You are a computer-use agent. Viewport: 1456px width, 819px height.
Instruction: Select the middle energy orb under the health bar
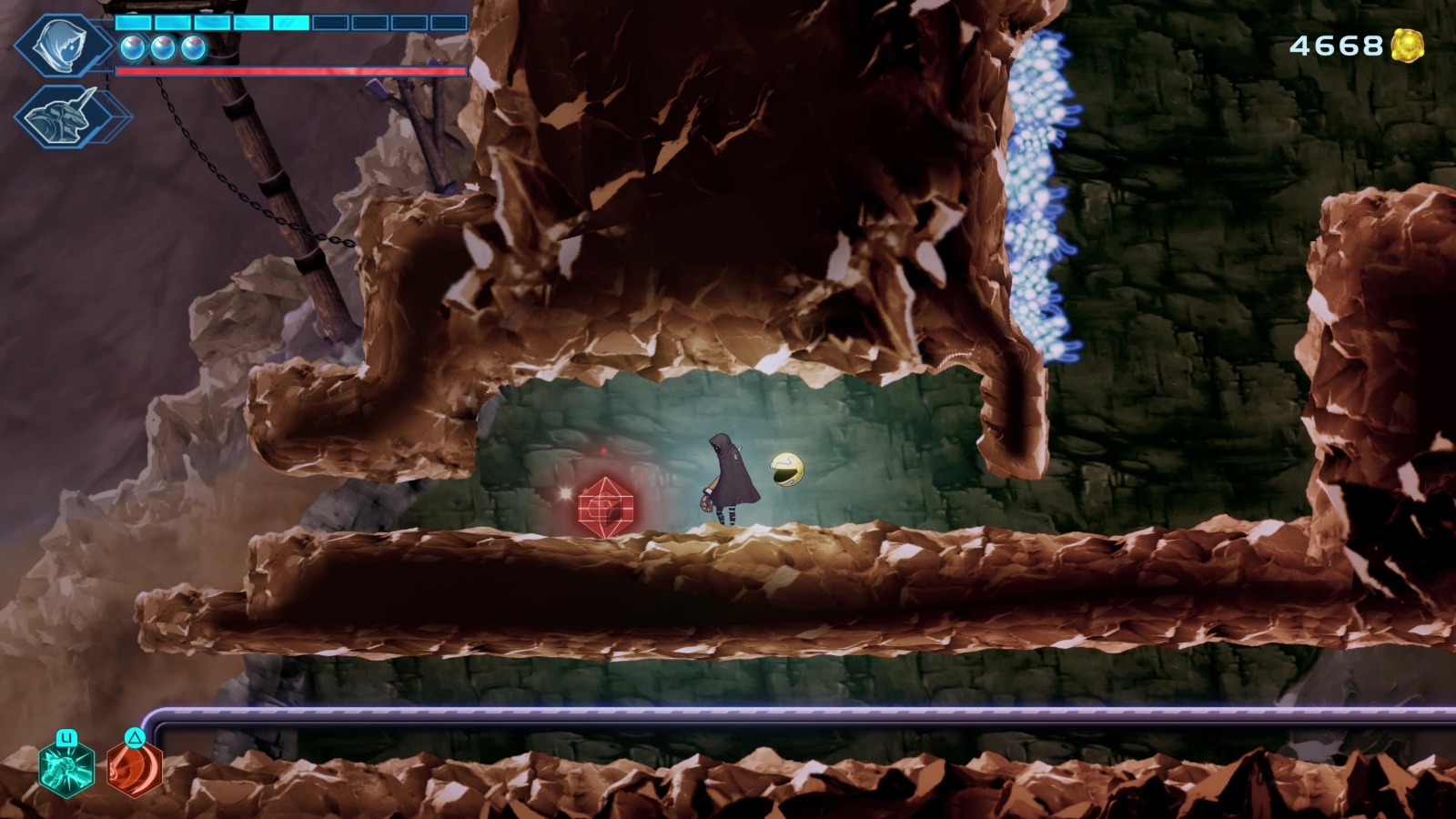162,47
